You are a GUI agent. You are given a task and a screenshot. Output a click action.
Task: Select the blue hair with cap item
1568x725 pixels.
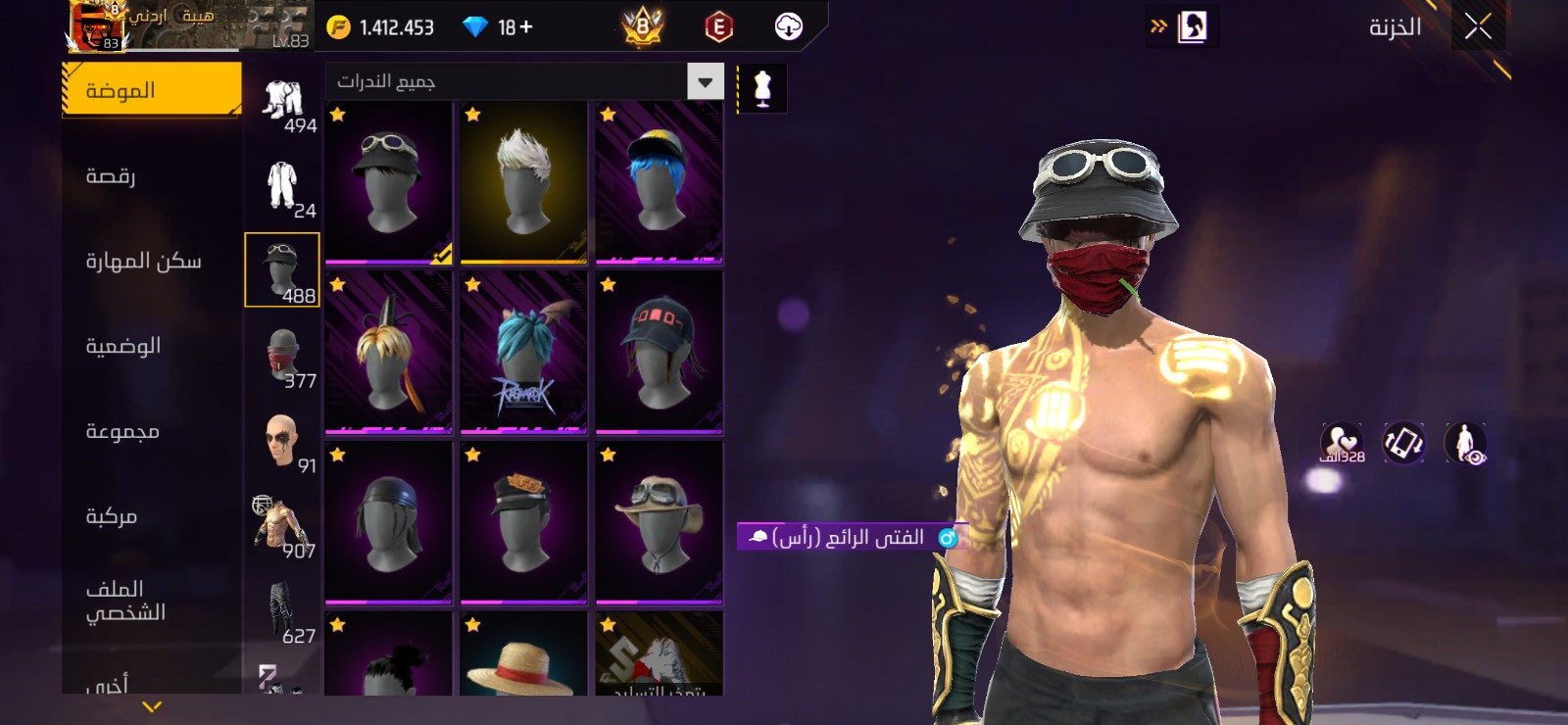[x=659, y=182]
